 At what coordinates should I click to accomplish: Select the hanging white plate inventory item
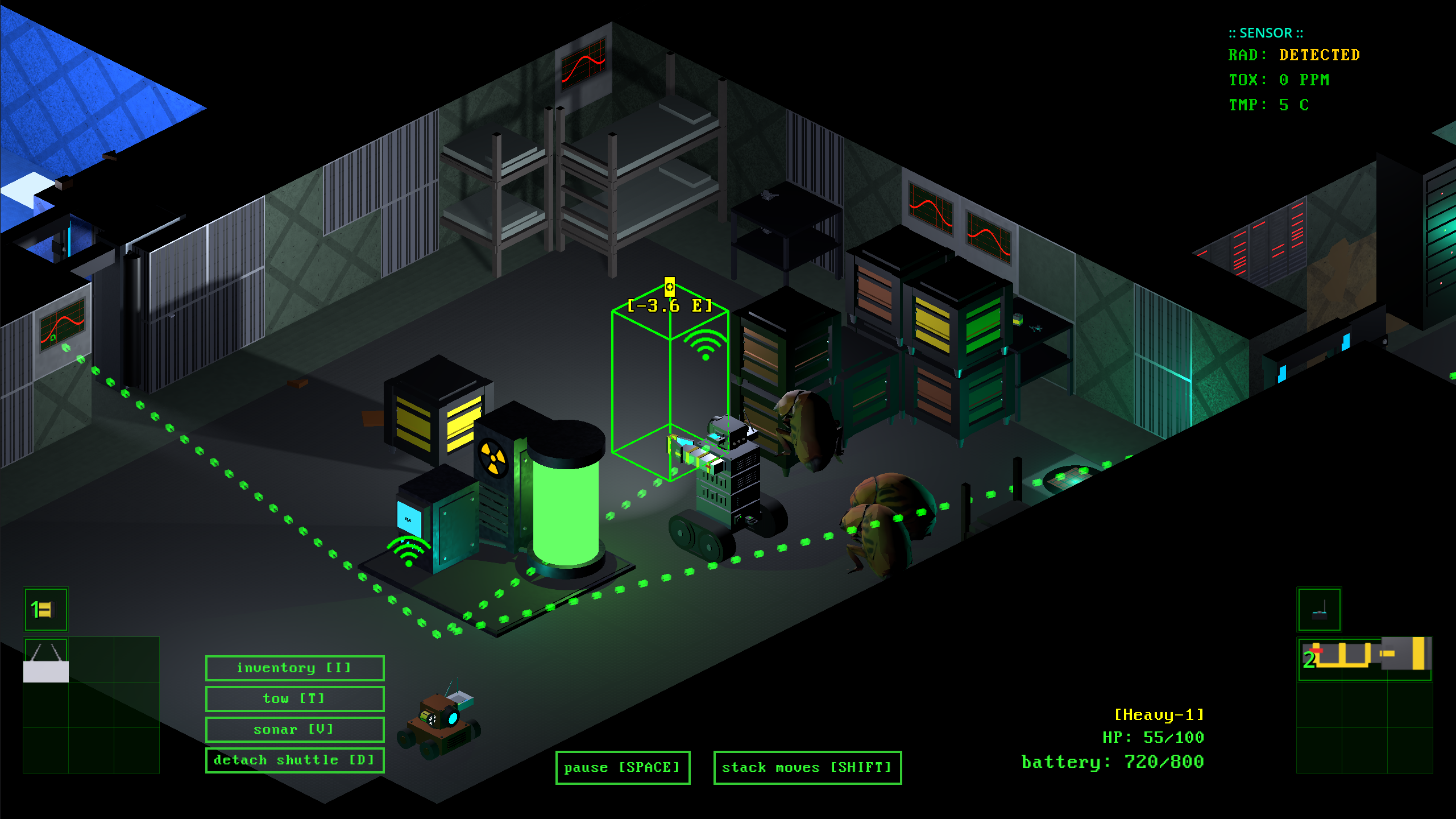coord(45,661)
